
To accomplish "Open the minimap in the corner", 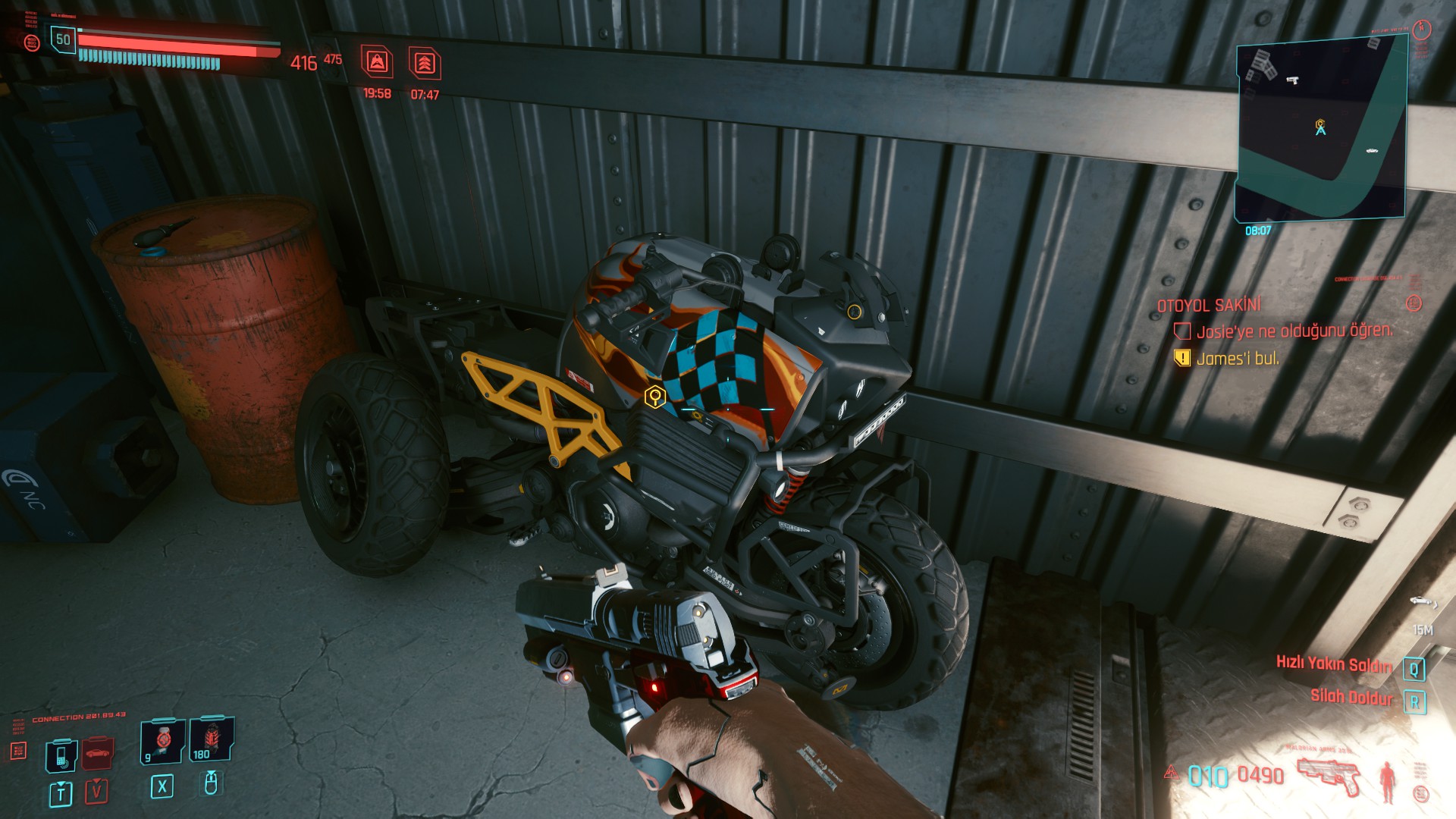I will coord(1321,127).
